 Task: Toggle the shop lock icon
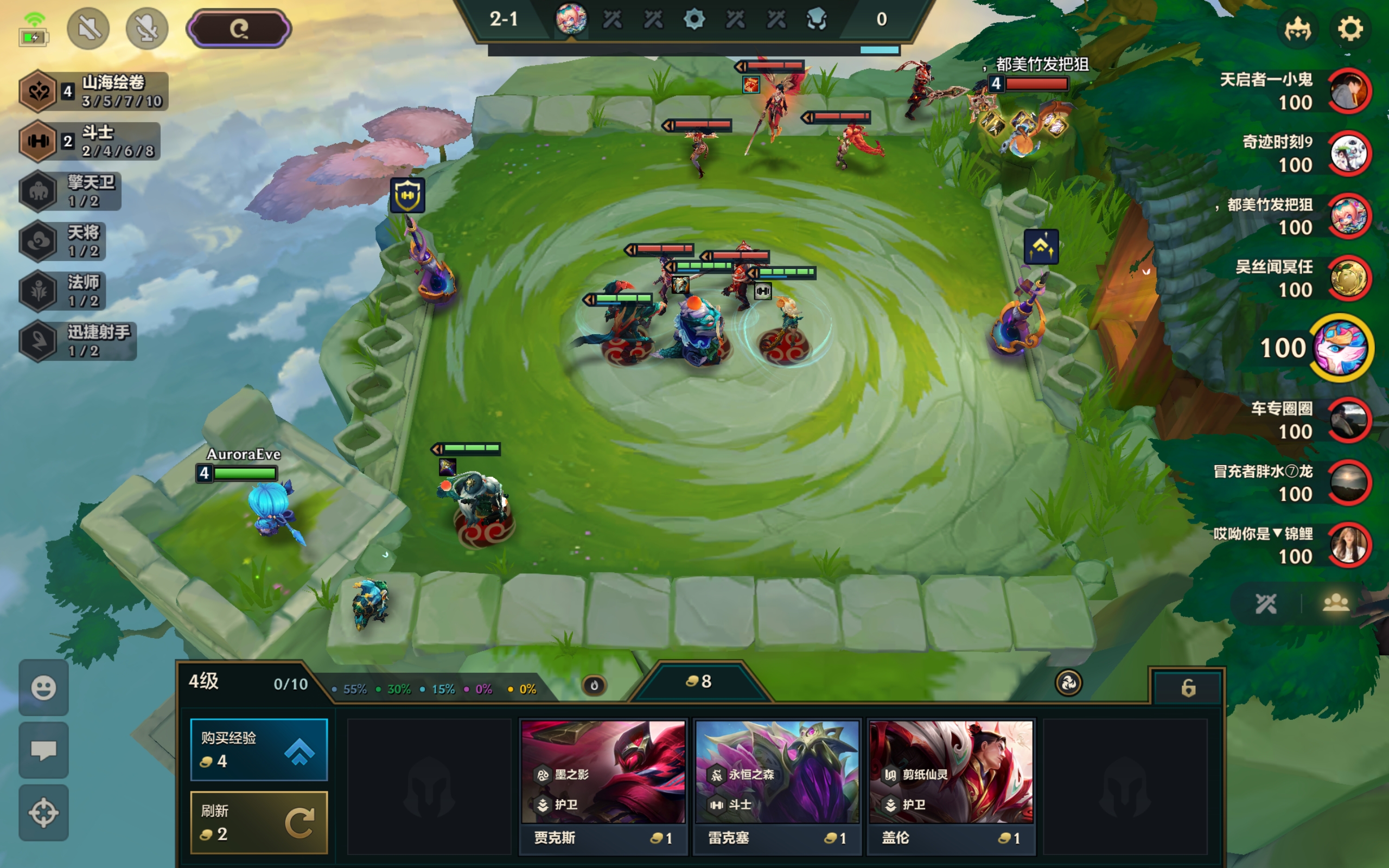click(x=1188, y=687)
